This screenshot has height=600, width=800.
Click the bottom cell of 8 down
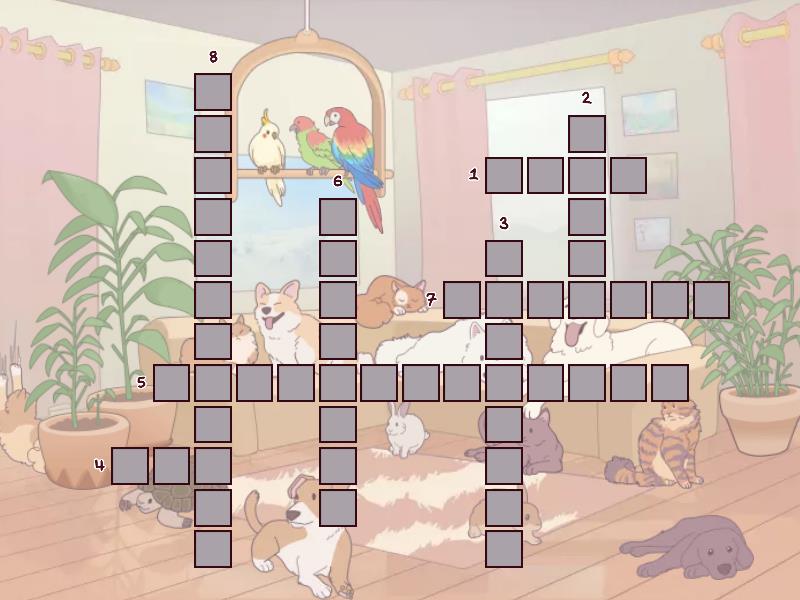tap(213, 549)
